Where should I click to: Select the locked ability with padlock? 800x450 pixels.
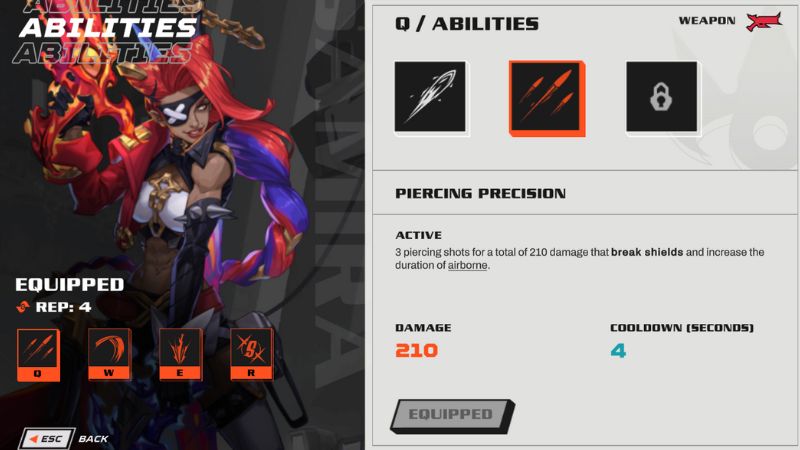pos(661,97)
